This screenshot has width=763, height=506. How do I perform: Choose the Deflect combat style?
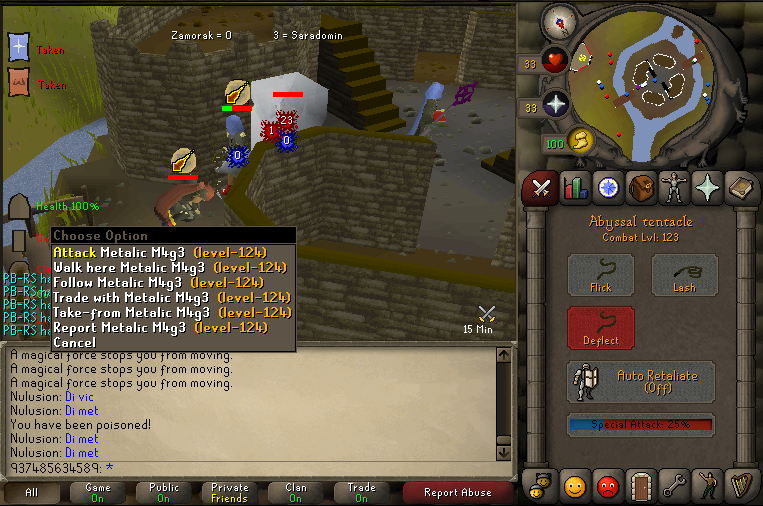point(601,327)
